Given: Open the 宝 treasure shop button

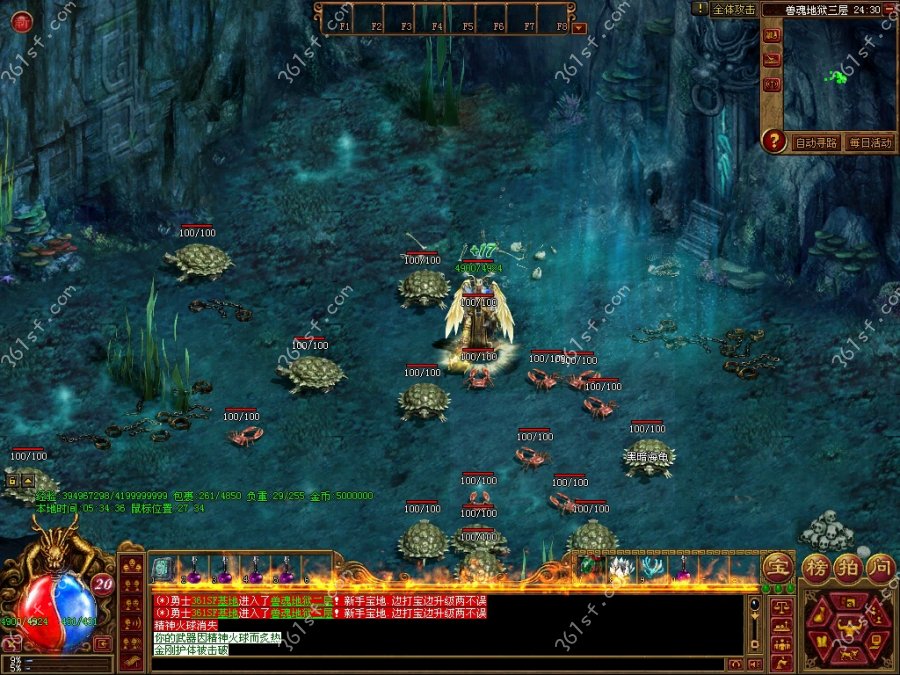Looking at the screenshot, I should coord(777,567).
